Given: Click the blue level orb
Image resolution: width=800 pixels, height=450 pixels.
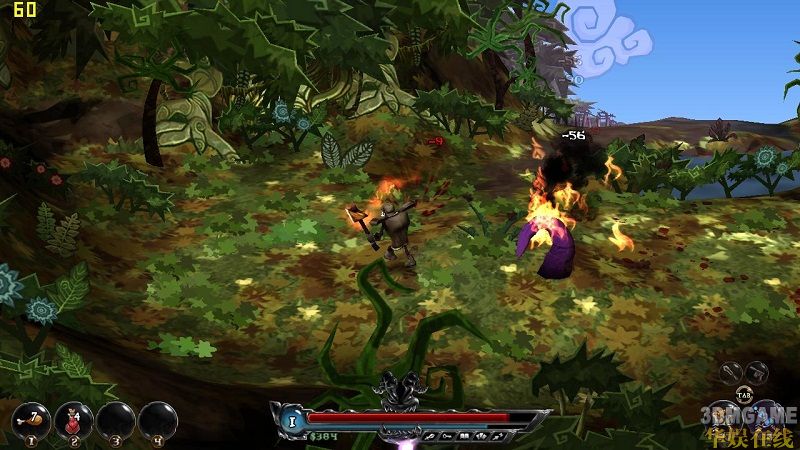Looking at the screenshot, I should [294, 419].
